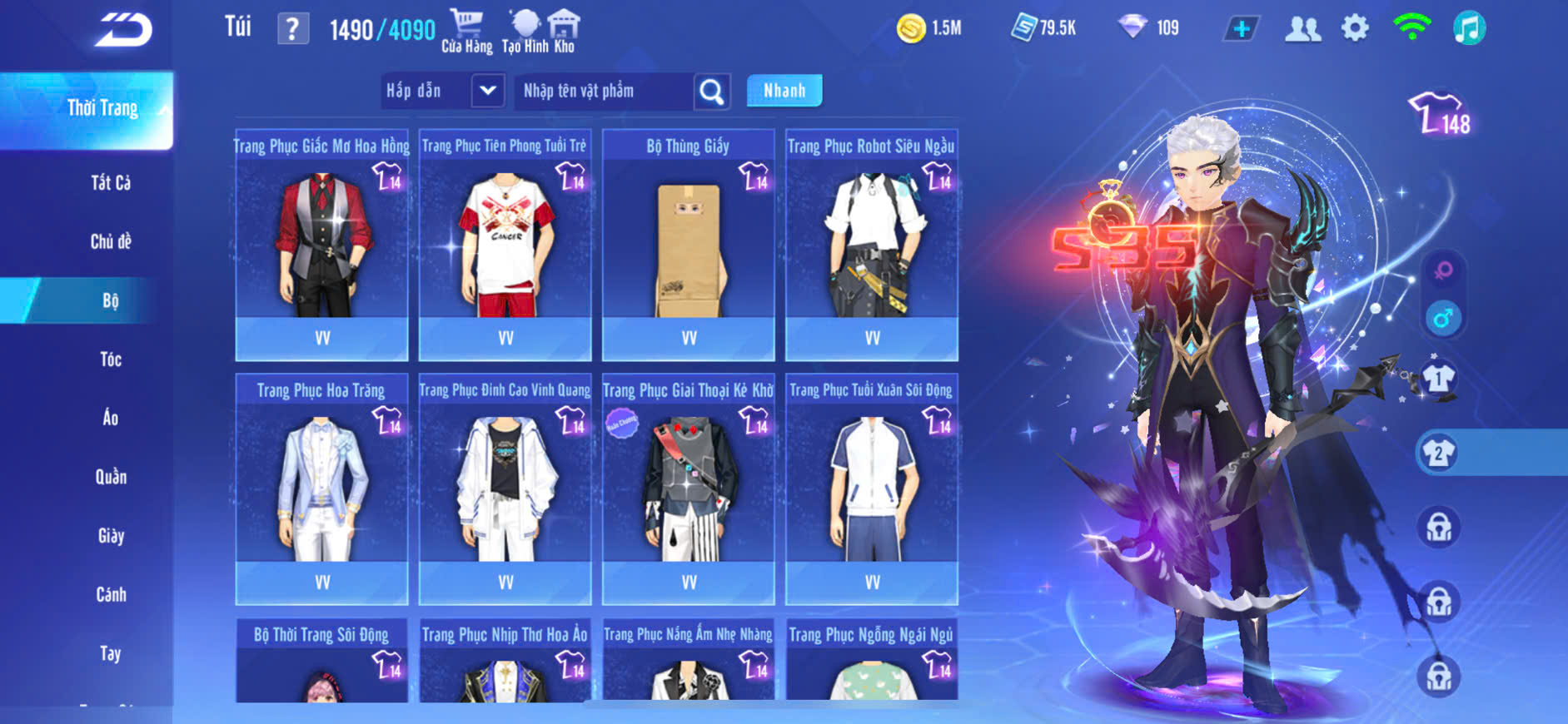The width and height of the screenshot is (1568, 724).
Task: Select outfit preset slot 1
Action: (1438, 379)
